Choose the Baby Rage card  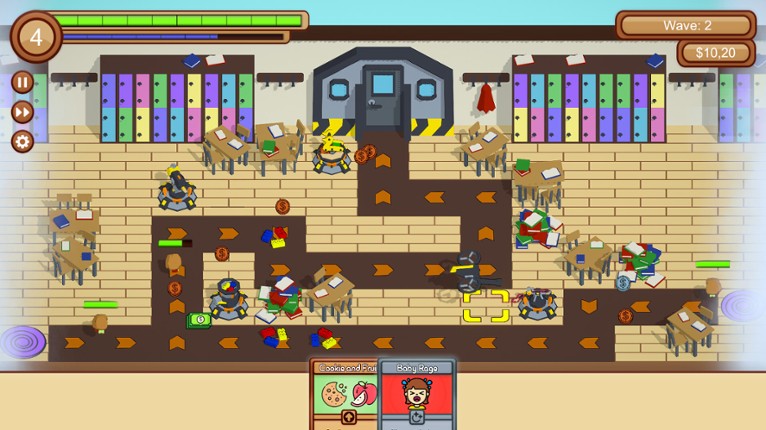(416, 394)
